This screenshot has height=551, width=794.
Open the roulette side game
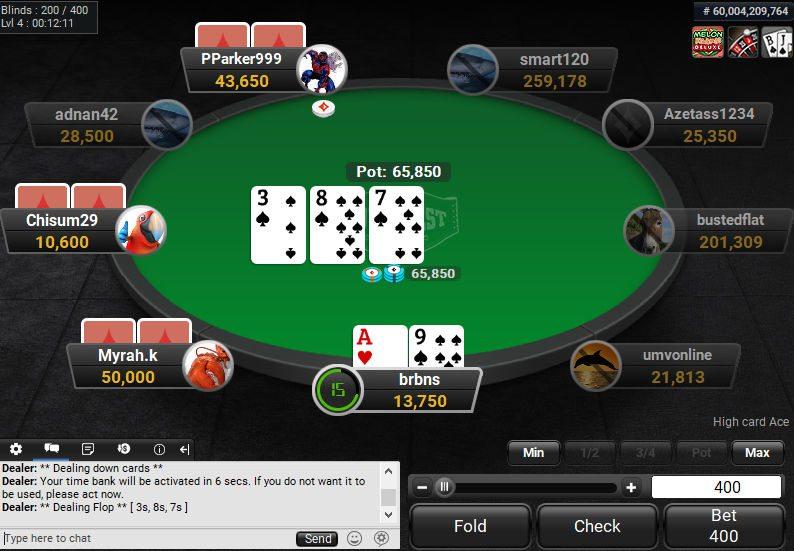(x=743, y=42)
